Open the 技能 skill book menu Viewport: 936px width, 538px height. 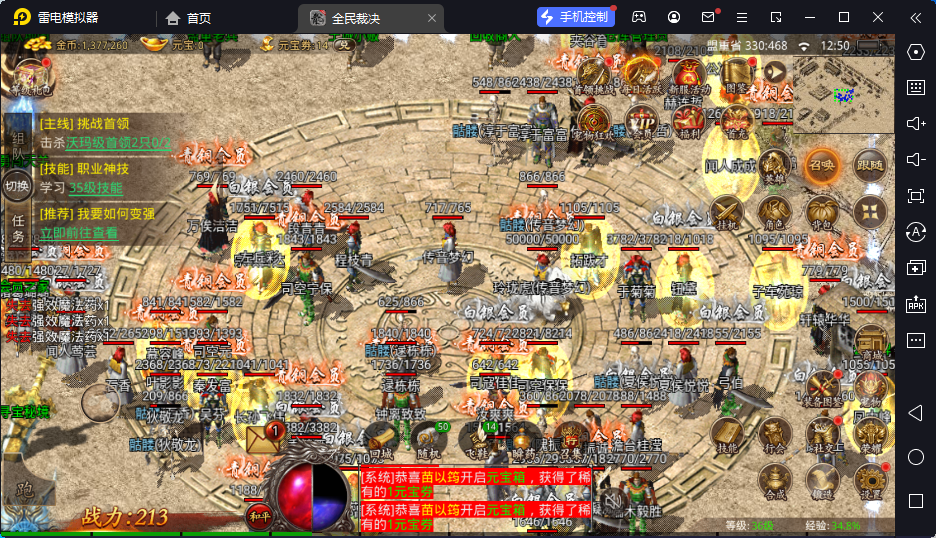pyautogui.click(x=727, y=434)
